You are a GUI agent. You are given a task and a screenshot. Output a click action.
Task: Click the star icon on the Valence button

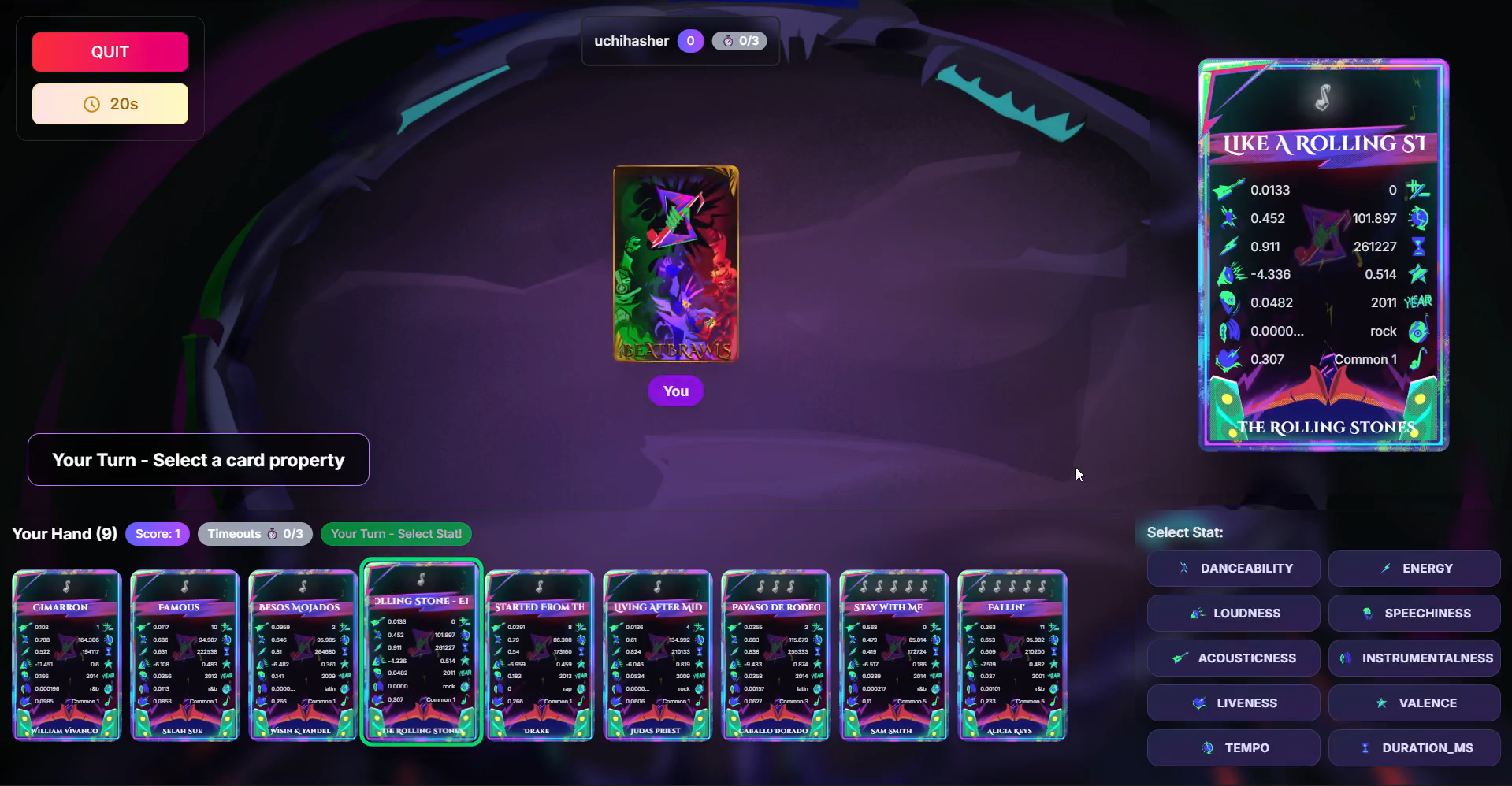point(1380,703)
